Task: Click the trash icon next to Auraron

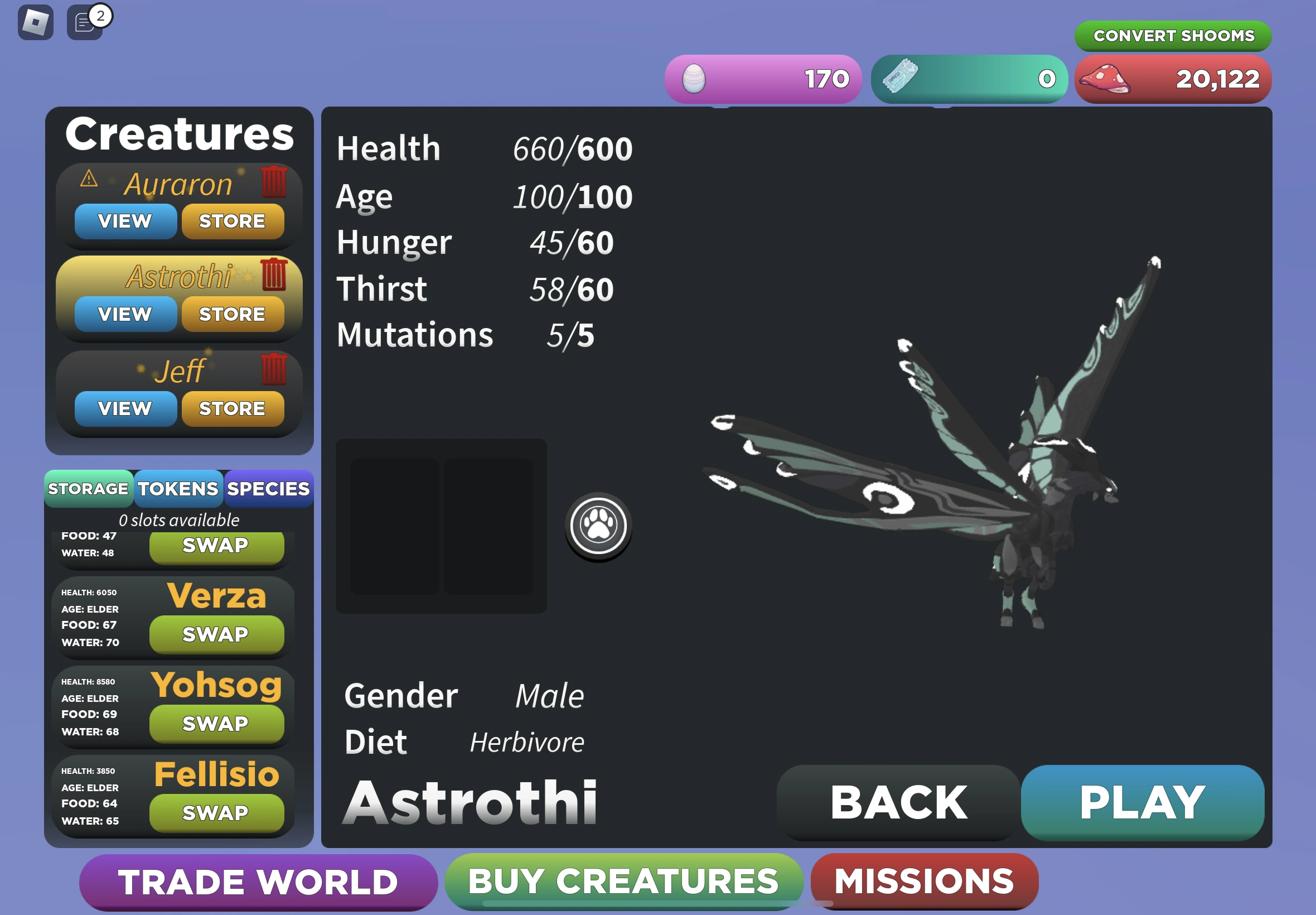Action: (x=274, y=182)
